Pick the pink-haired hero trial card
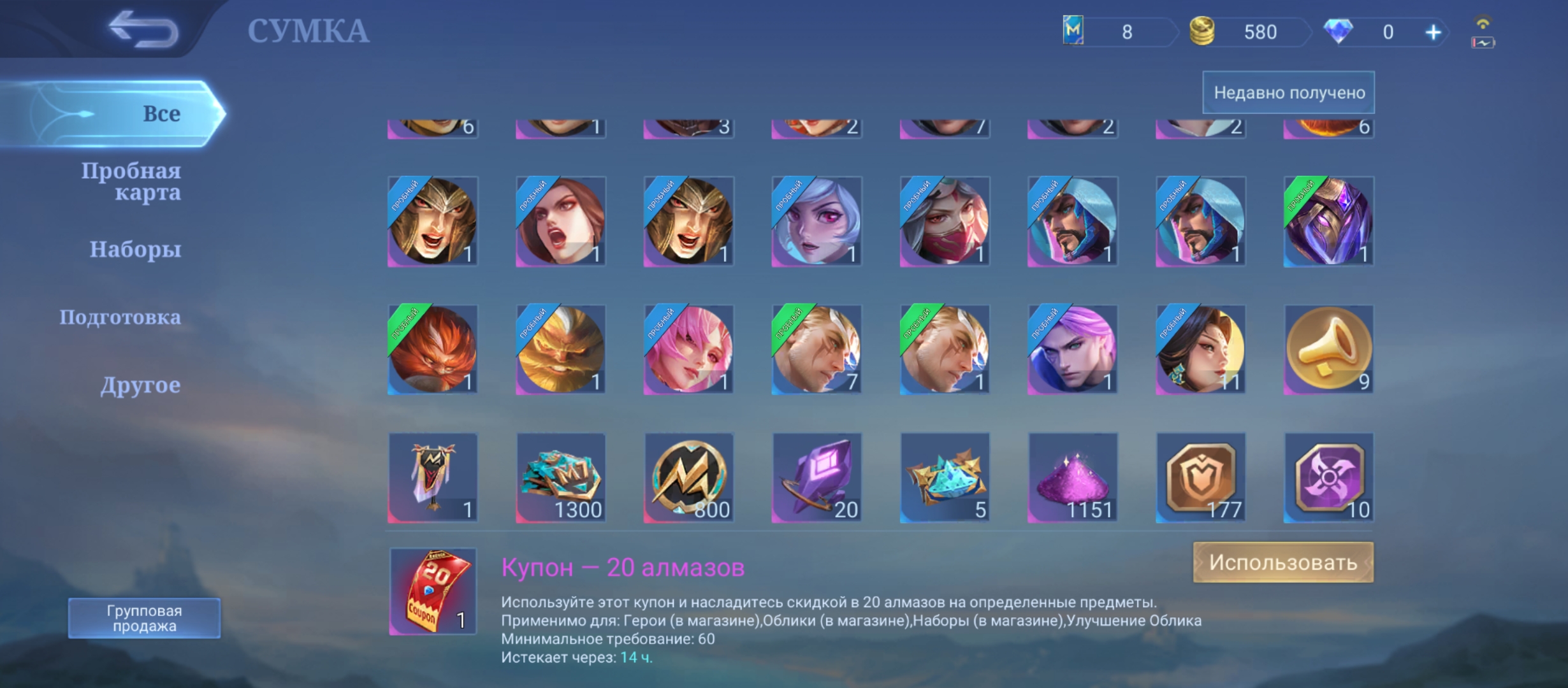The image size is (1568, 688). (x=688, y=350)
